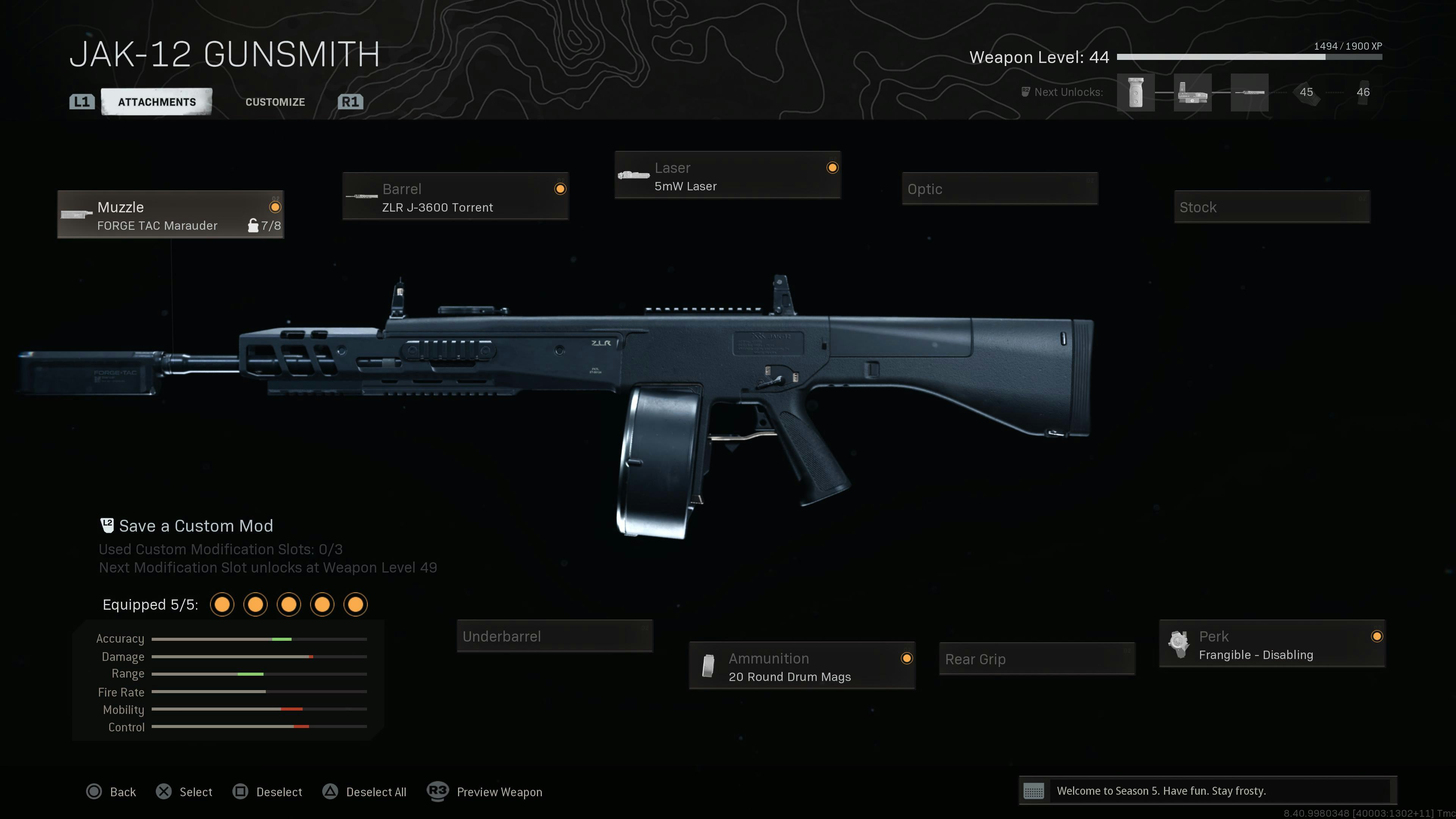
Task: Select the empty Stock attachment slot
Action: (x=1272, y=207)
